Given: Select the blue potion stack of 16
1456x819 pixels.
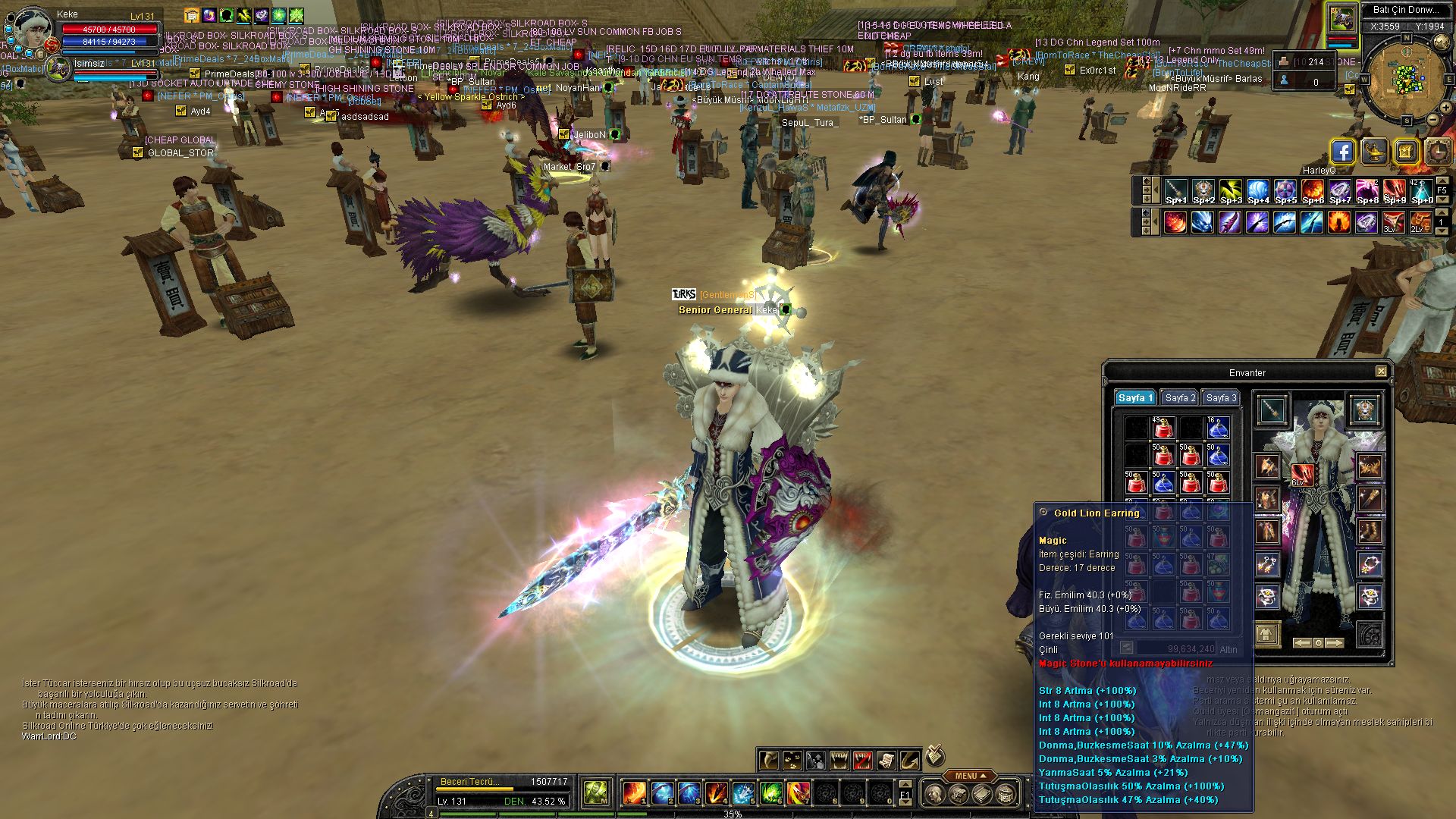Looking at the screenshot, I should [1217, 428].
